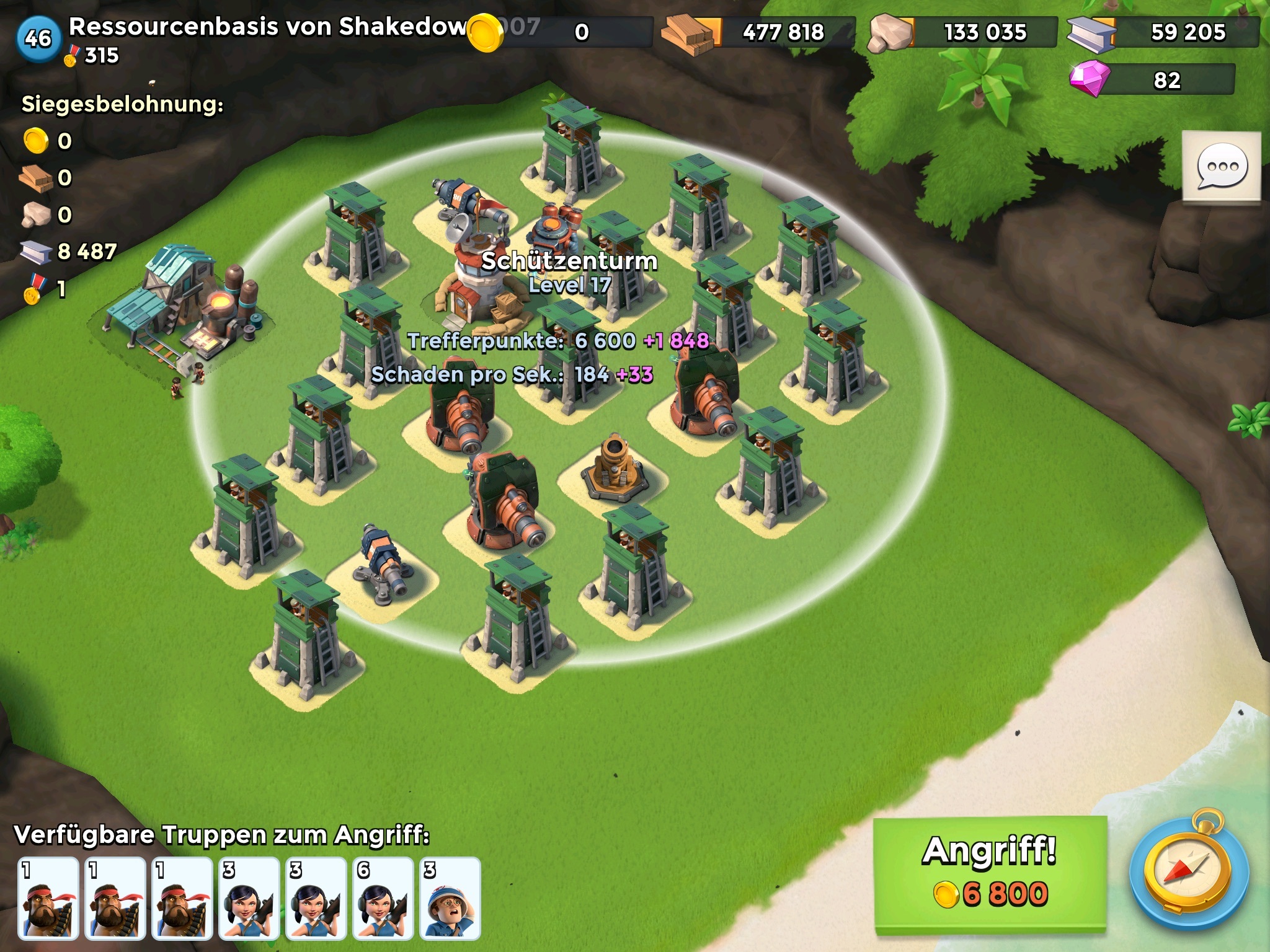The image size is (1270, 952).
Task: Choose the Zooka card showing 6 troops
Action: (x=383, y=897)
